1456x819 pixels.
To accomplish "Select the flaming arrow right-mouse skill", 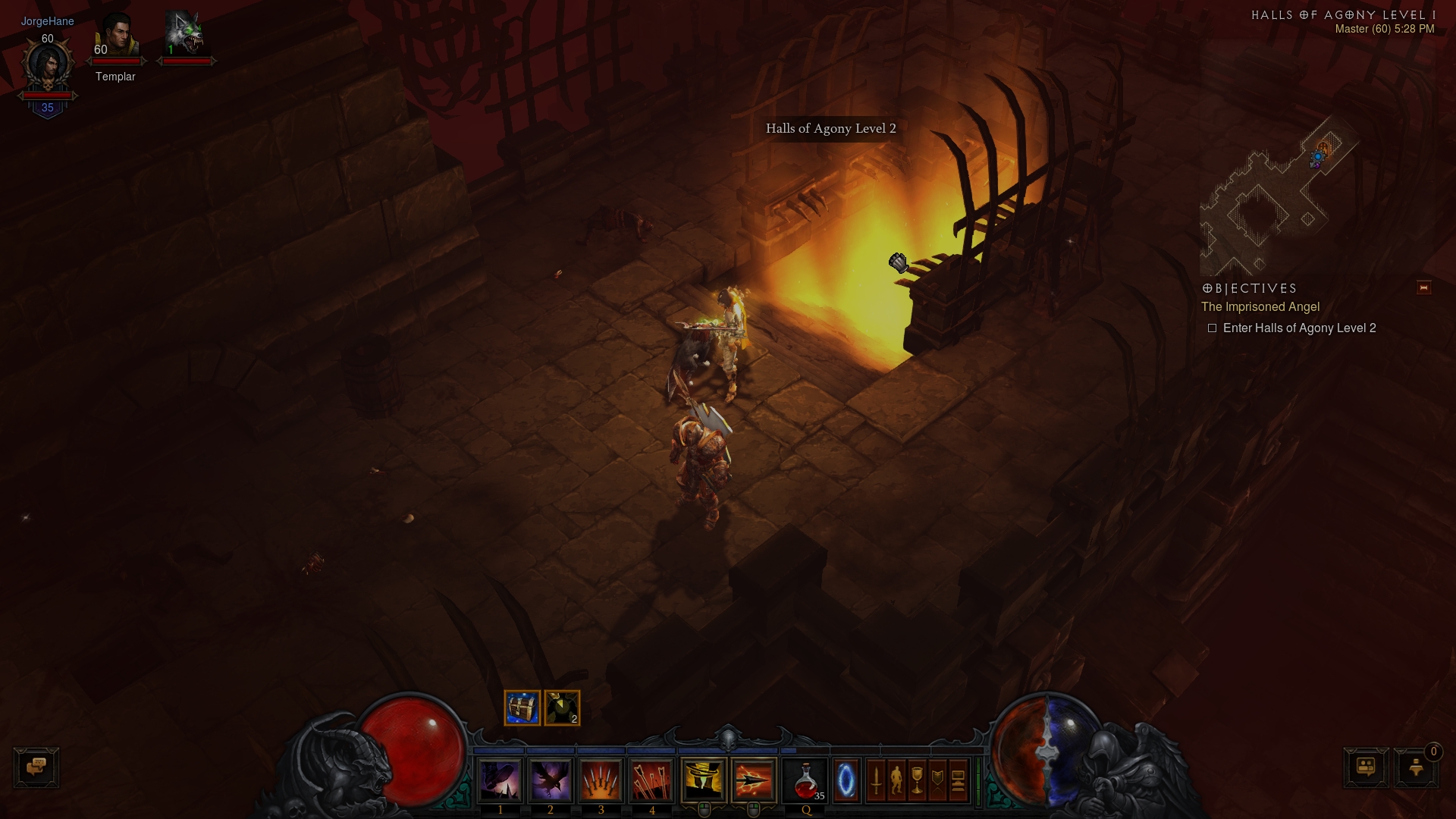I will pos(754,780).
